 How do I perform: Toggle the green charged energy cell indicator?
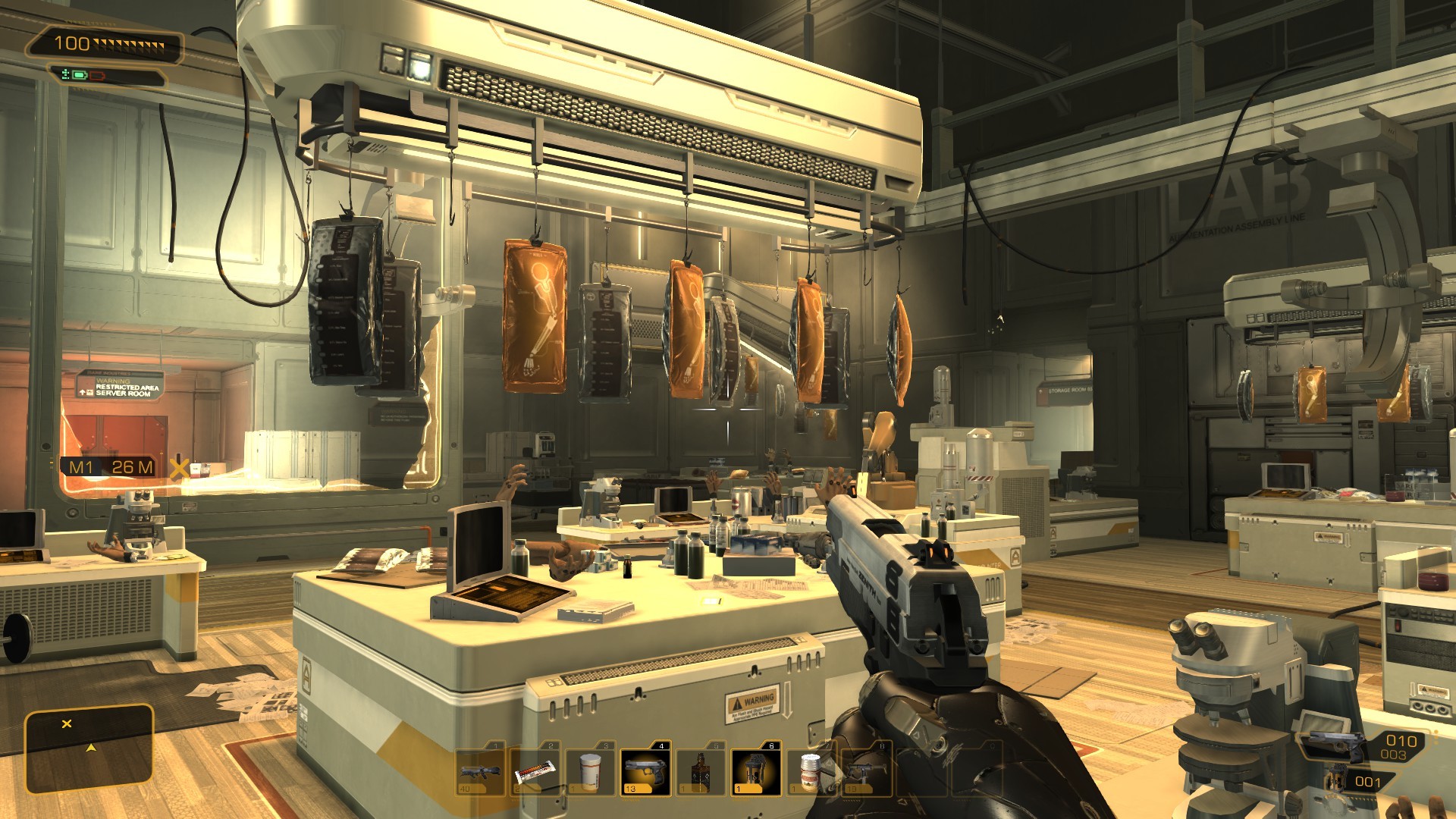[x=79, y=76]
